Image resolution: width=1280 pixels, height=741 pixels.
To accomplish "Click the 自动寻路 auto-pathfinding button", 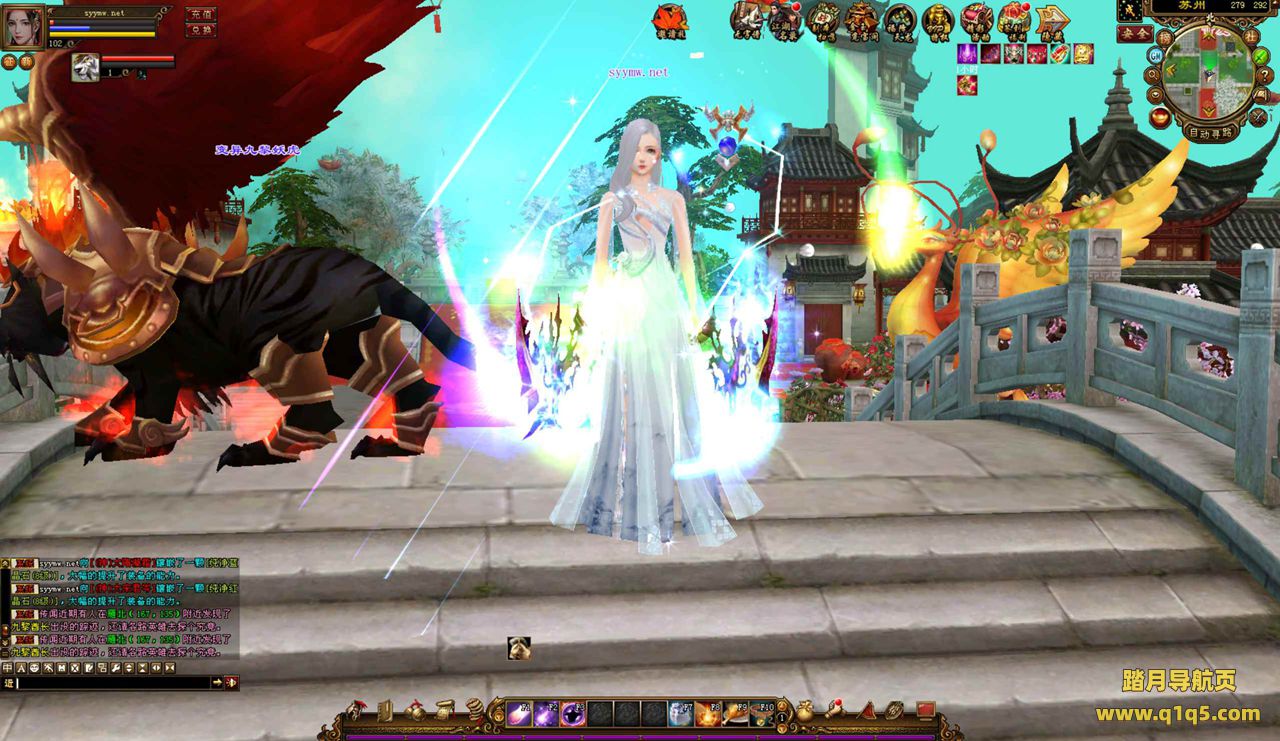I will [1212, 132].
